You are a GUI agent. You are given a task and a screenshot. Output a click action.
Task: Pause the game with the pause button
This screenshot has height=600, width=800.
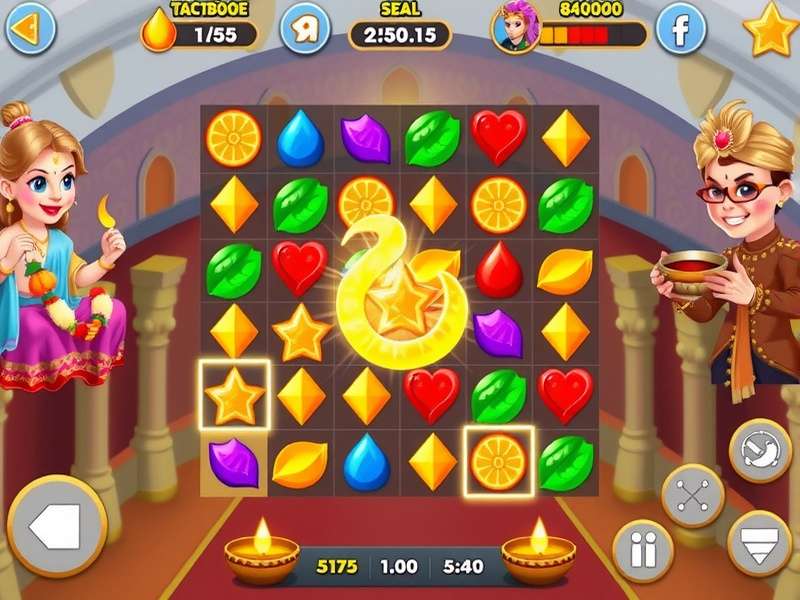pyautogui.click(x=642, y=551)
